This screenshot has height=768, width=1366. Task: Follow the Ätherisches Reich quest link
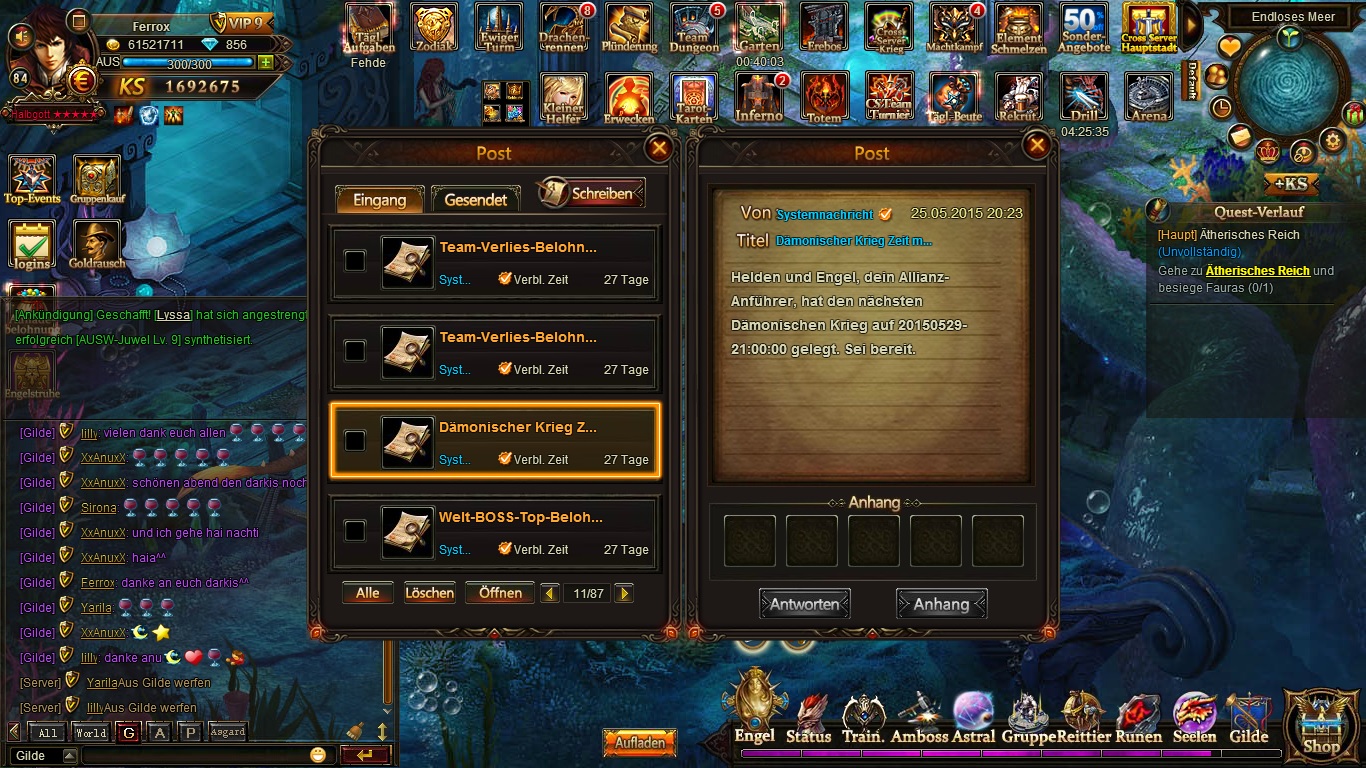coord(1257,271)
